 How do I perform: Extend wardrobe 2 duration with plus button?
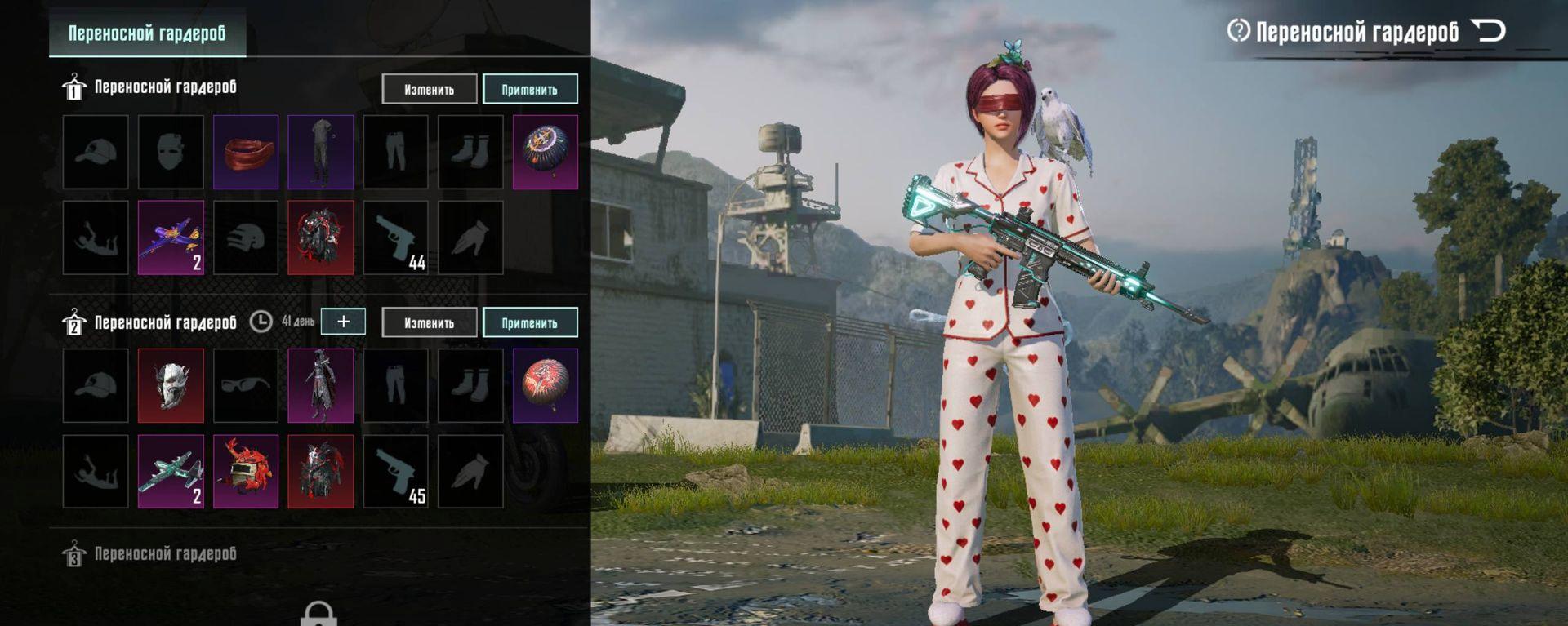[343, 322]
